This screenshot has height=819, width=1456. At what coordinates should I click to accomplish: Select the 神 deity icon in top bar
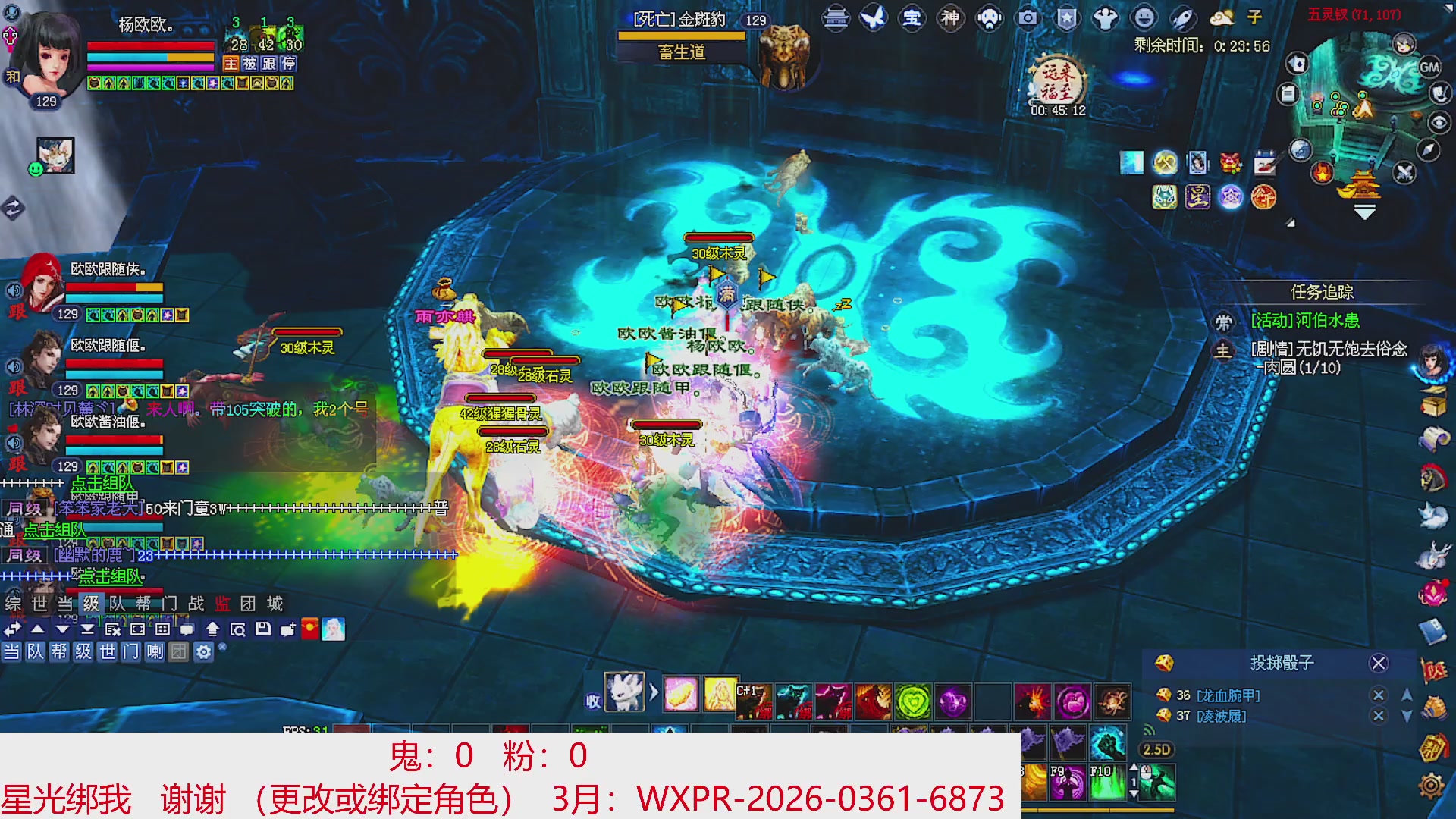[949, 19]
